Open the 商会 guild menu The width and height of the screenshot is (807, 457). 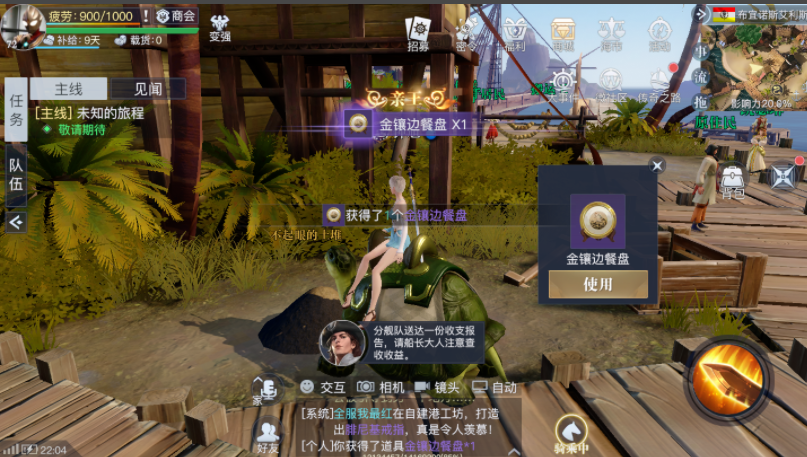(176, 16)
